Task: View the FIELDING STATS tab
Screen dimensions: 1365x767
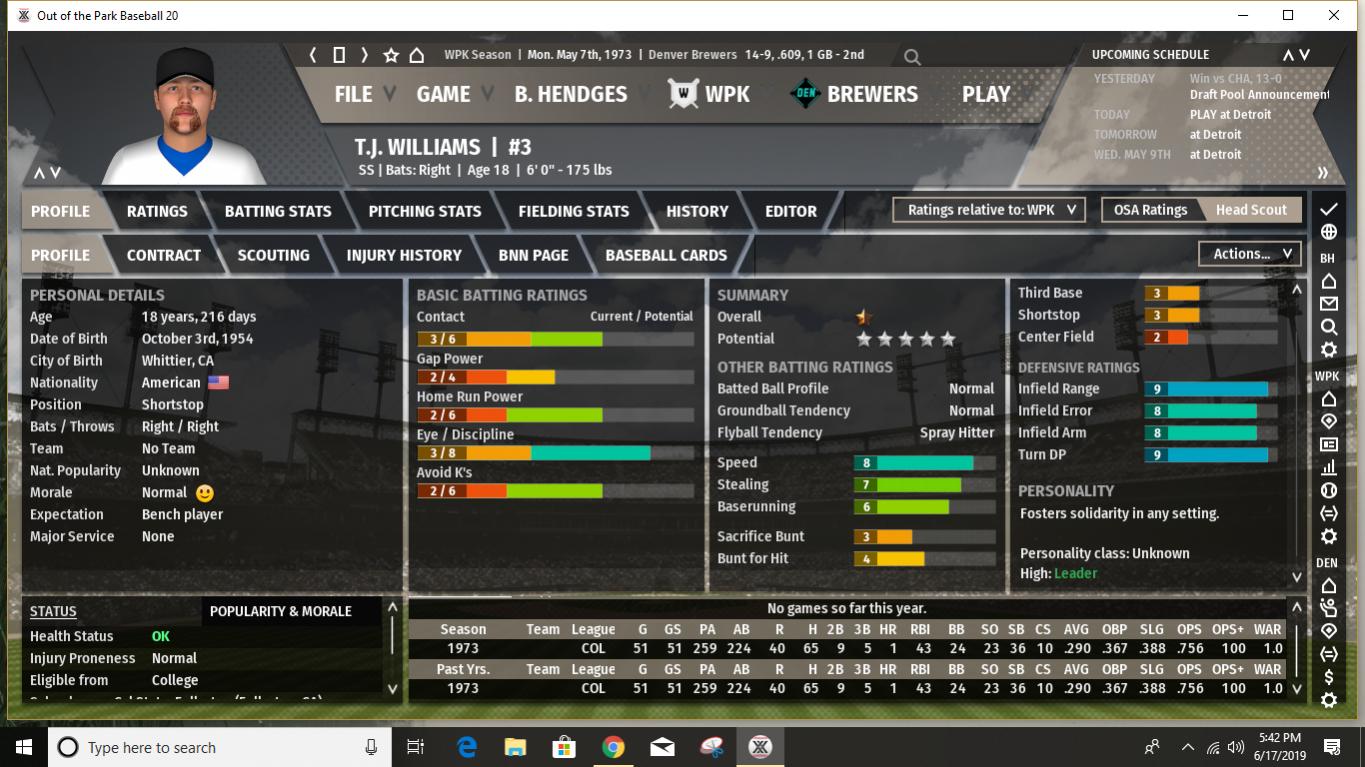Action: click(x=573, y=211)
